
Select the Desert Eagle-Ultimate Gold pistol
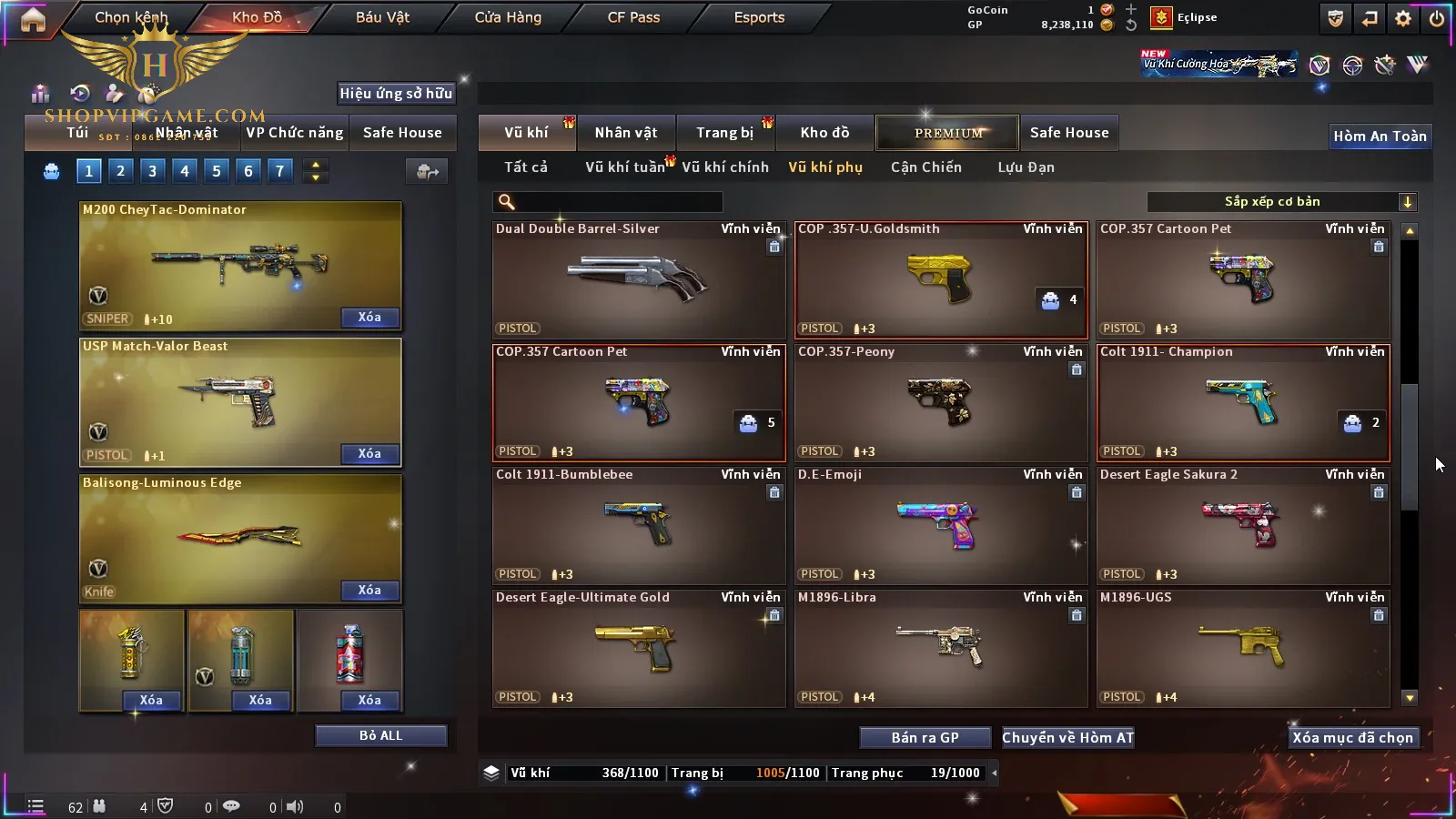638,648
